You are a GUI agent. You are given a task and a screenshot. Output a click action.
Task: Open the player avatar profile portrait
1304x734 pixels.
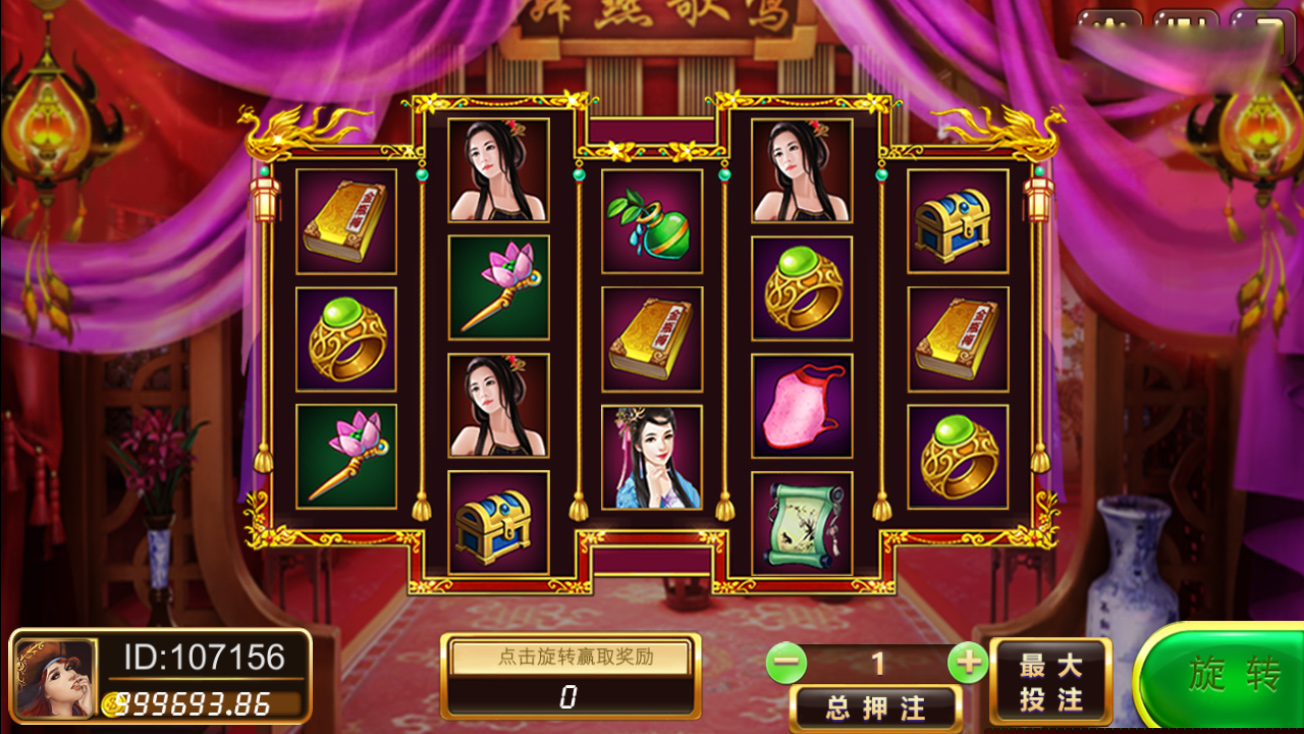tap(55, 678)
